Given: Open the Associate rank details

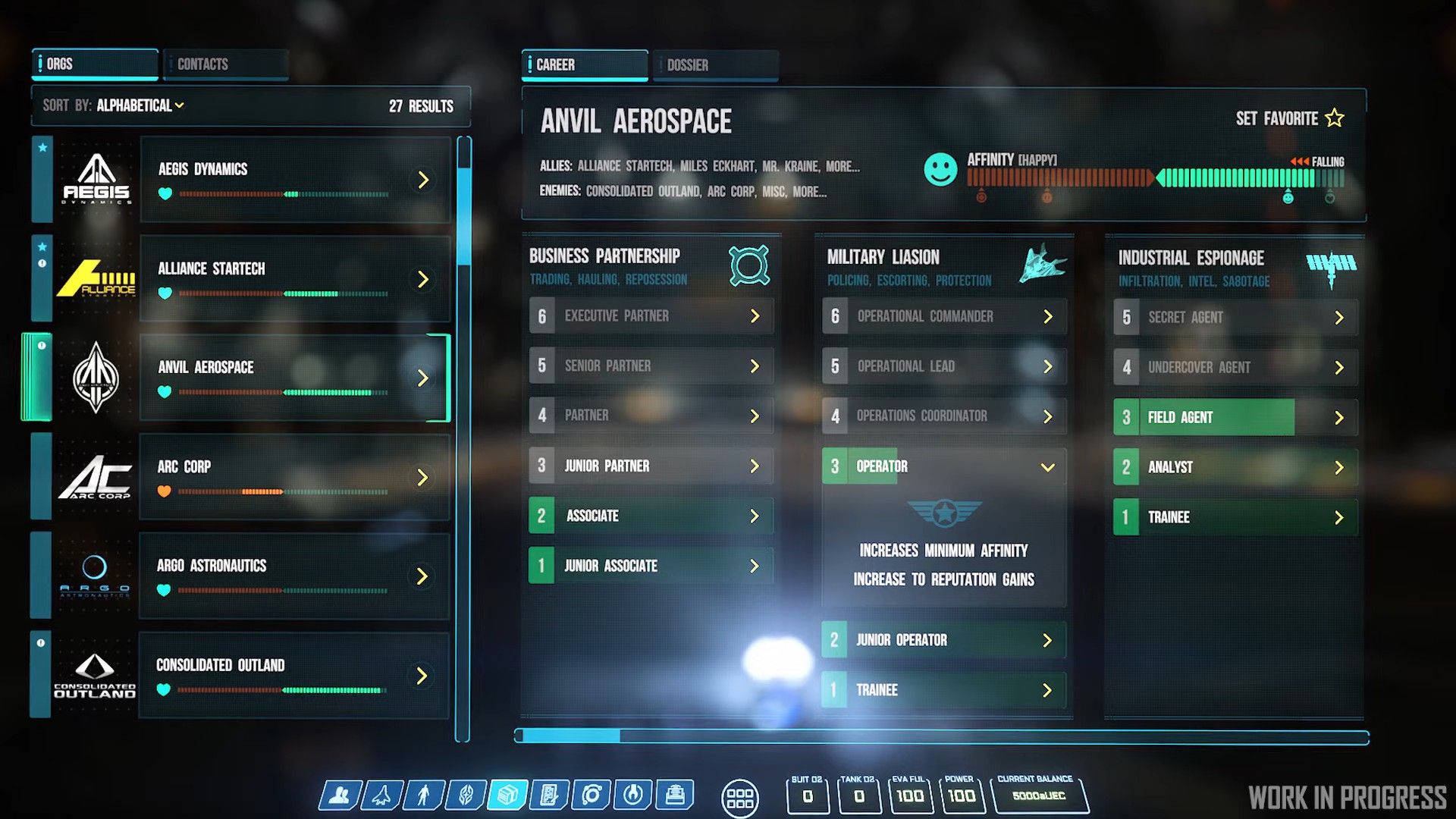Looking at the screenshot, I should pos(651,516).
